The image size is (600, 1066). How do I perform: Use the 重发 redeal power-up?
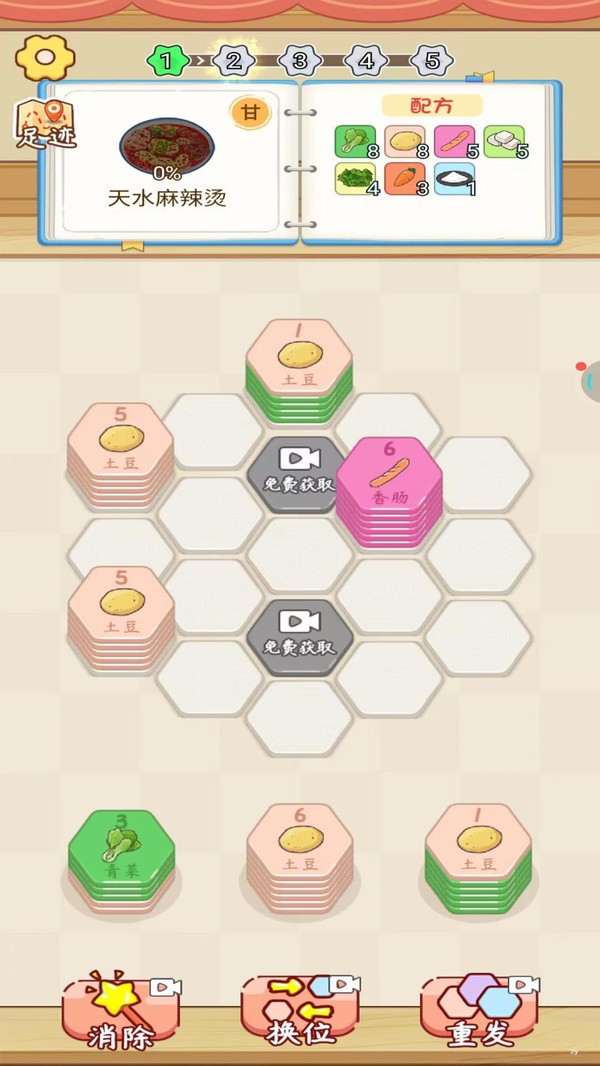(479, 1012)
